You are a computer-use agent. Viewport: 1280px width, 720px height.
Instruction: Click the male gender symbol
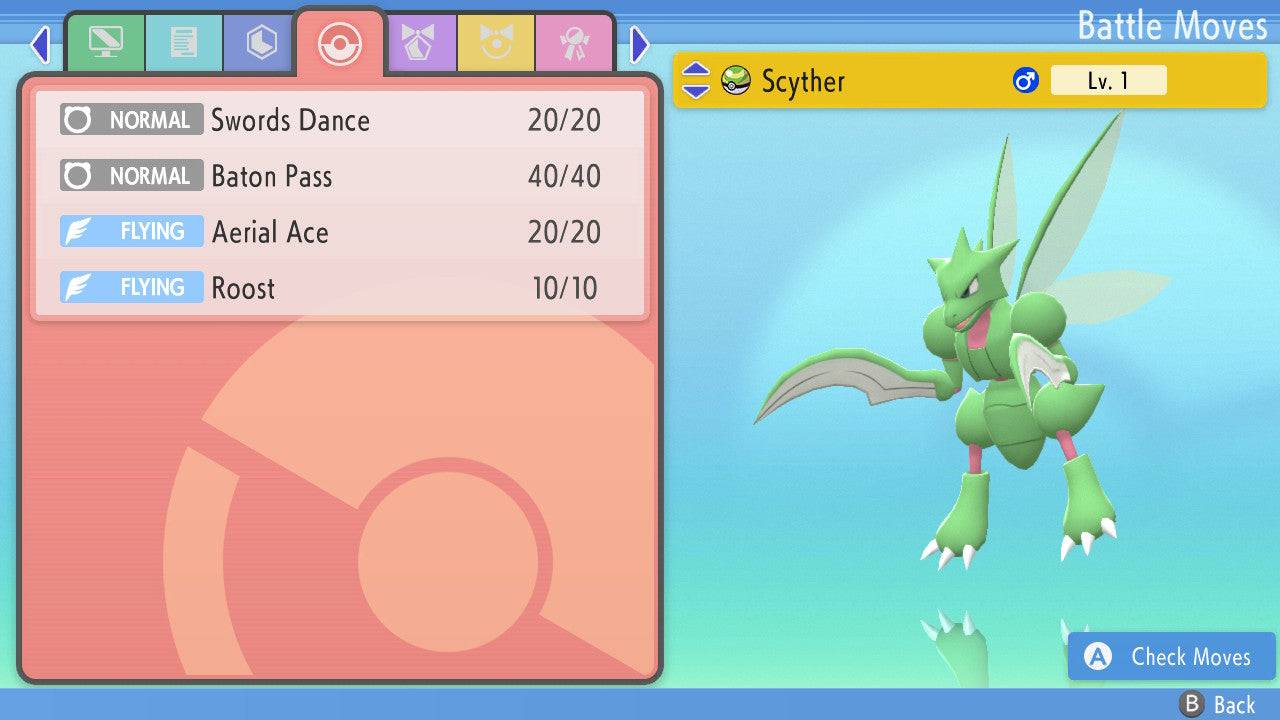[1024, 80]
